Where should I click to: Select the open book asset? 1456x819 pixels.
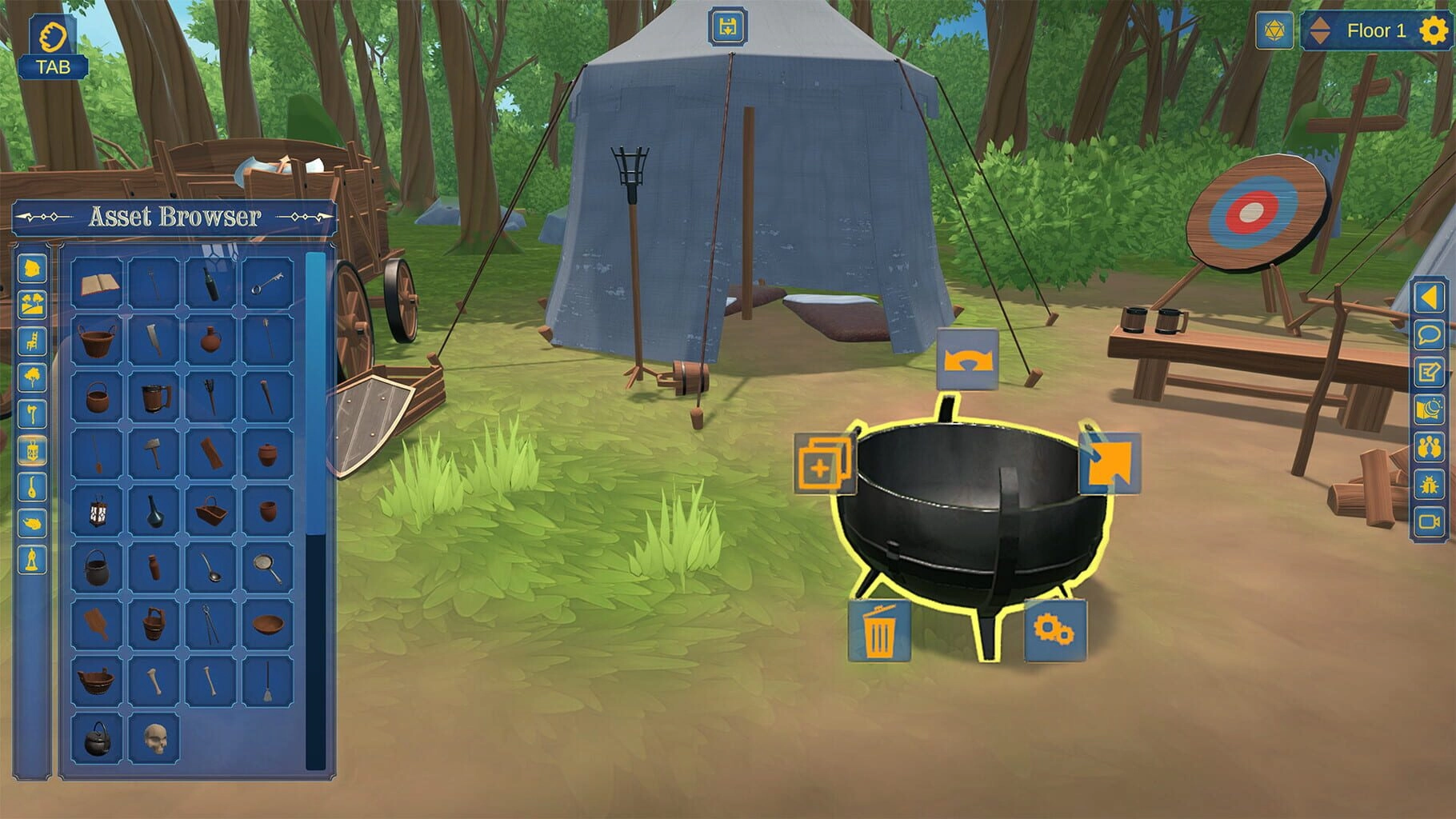coord(98,283)
